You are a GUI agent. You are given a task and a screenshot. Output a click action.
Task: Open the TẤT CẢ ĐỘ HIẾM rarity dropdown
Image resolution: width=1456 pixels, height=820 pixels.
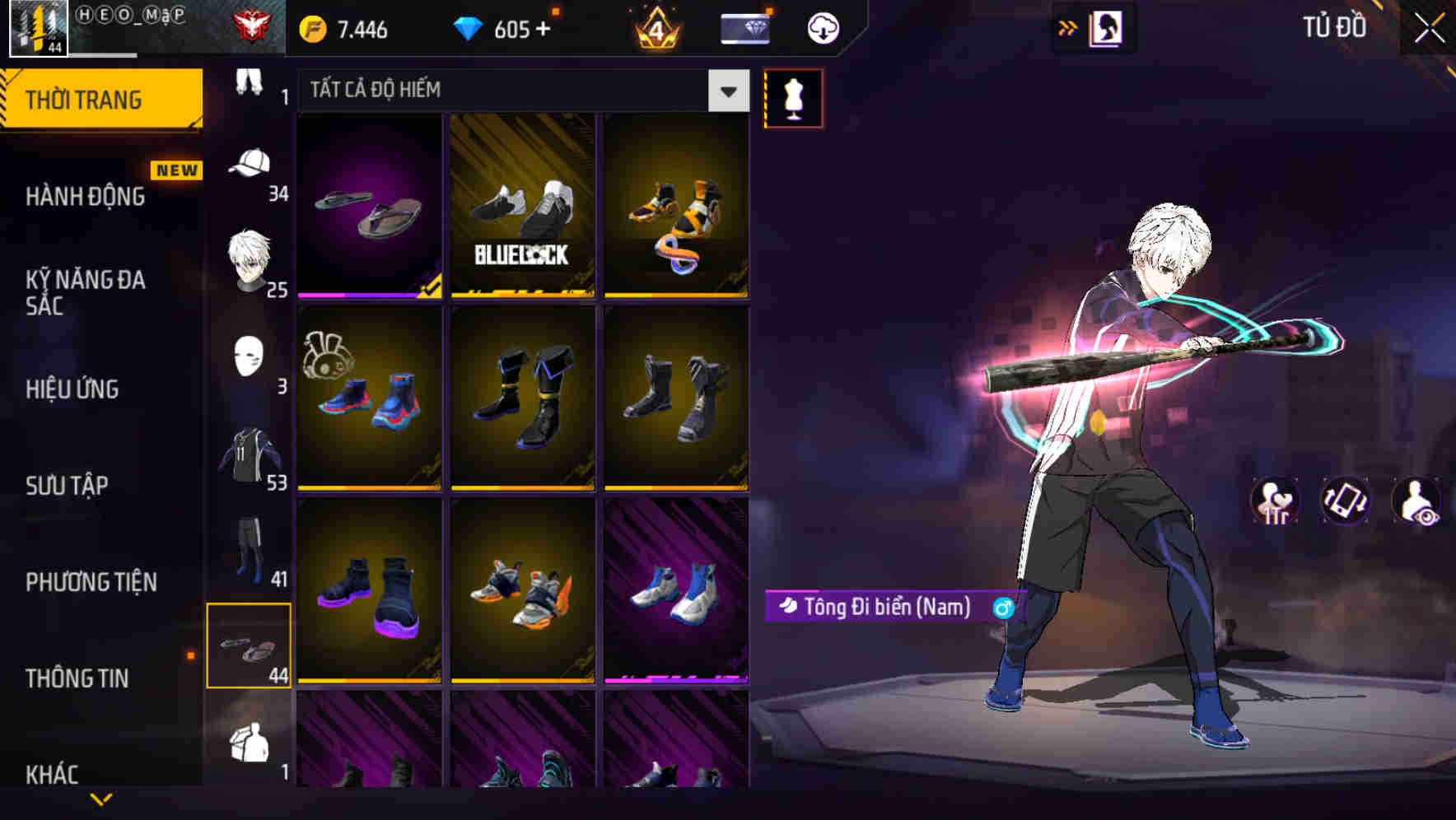pyautogui.click(x=519, y=91)
